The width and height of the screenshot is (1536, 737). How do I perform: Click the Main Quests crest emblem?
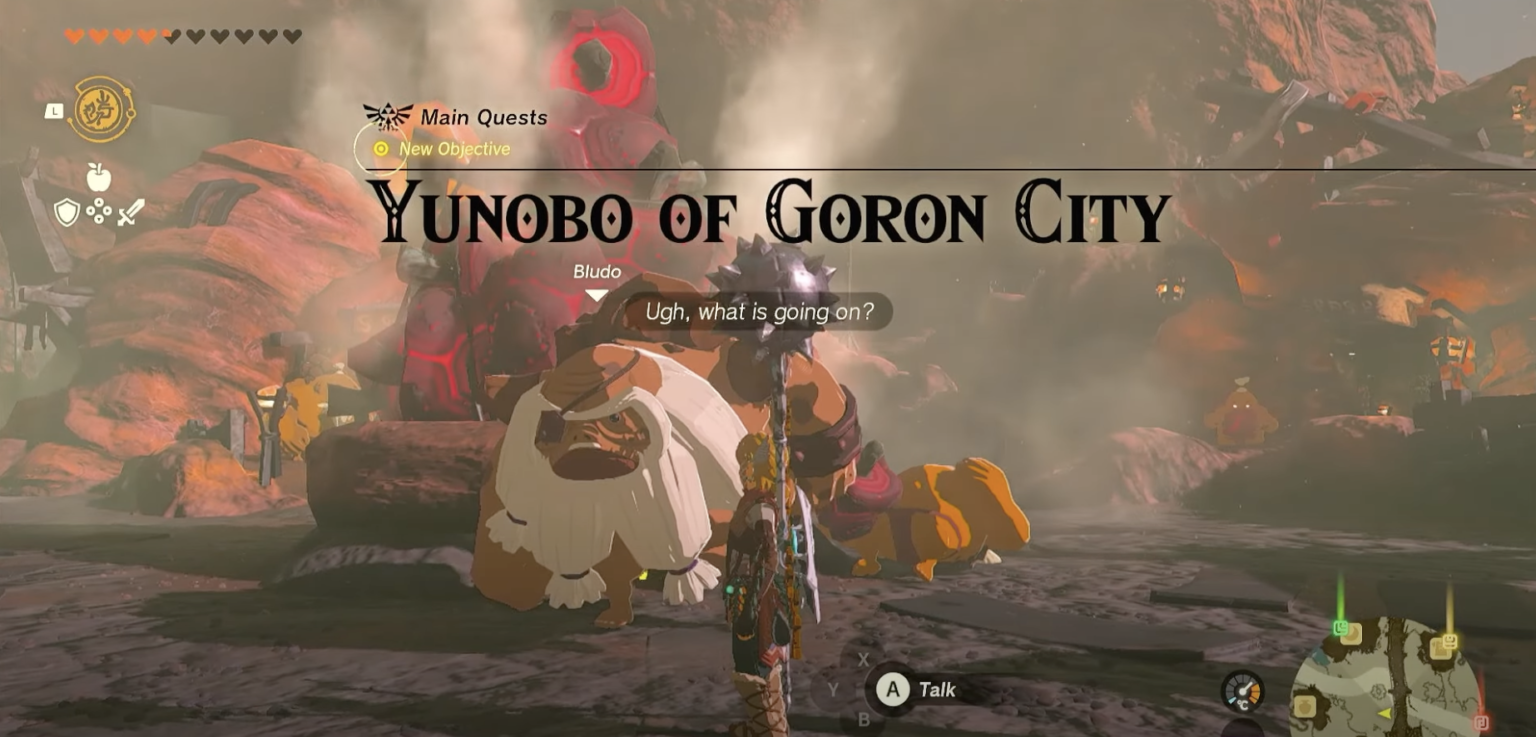pos(388,115)
